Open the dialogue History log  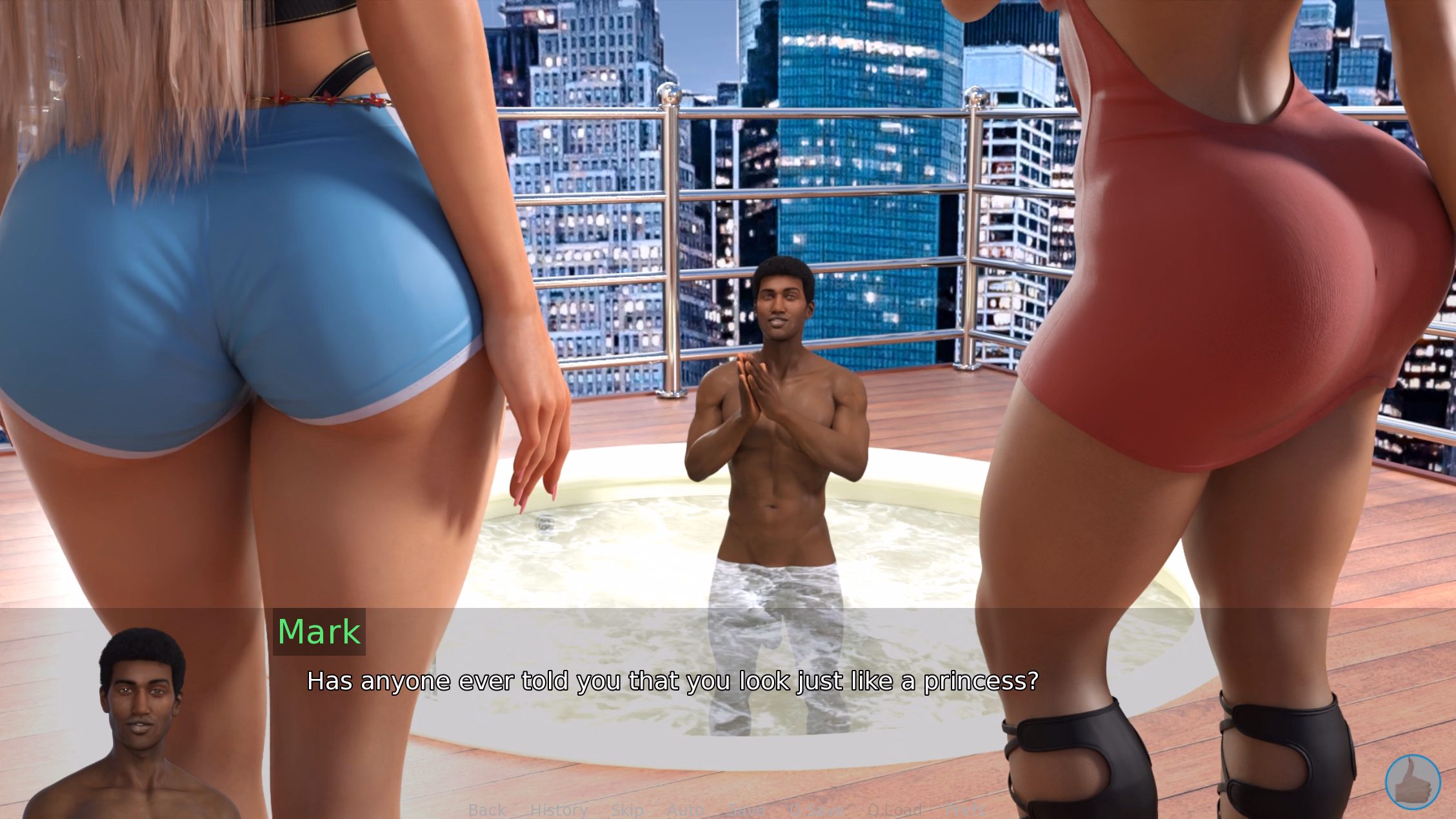559,810
